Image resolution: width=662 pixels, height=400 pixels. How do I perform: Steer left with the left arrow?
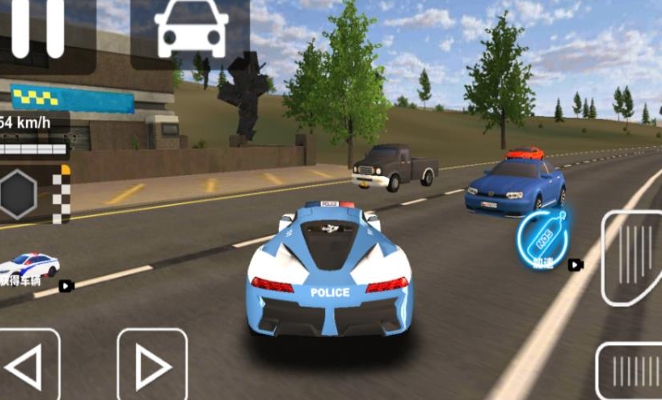[27, 366]
